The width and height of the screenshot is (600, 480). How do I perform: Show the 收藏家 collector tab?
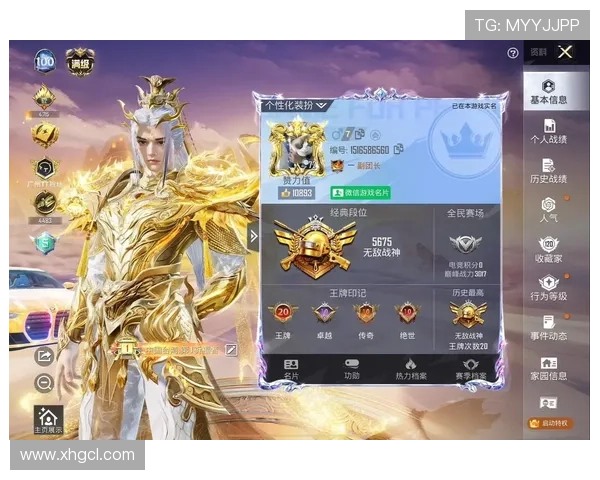click(548, 250)
